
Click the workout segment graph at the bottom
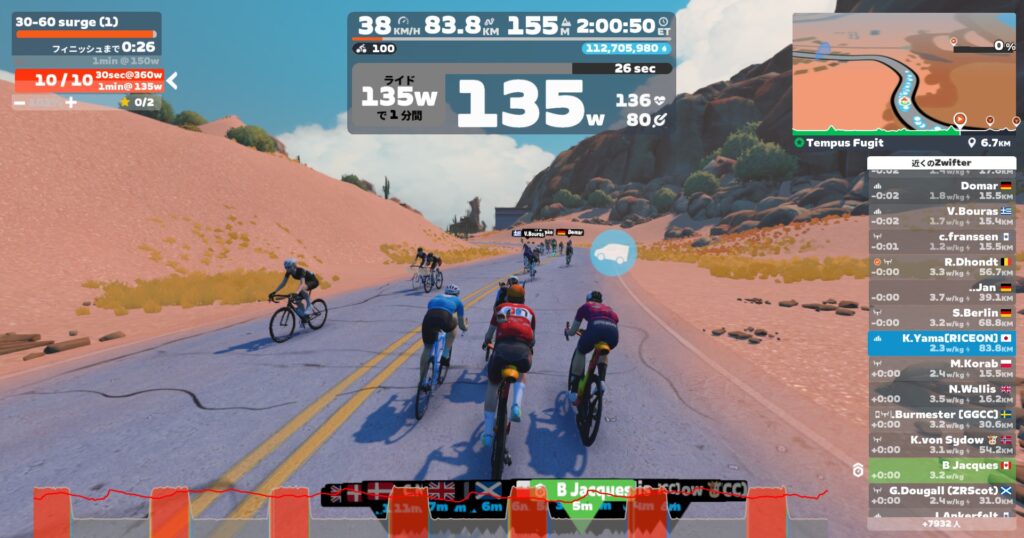[x=430, y=512]
